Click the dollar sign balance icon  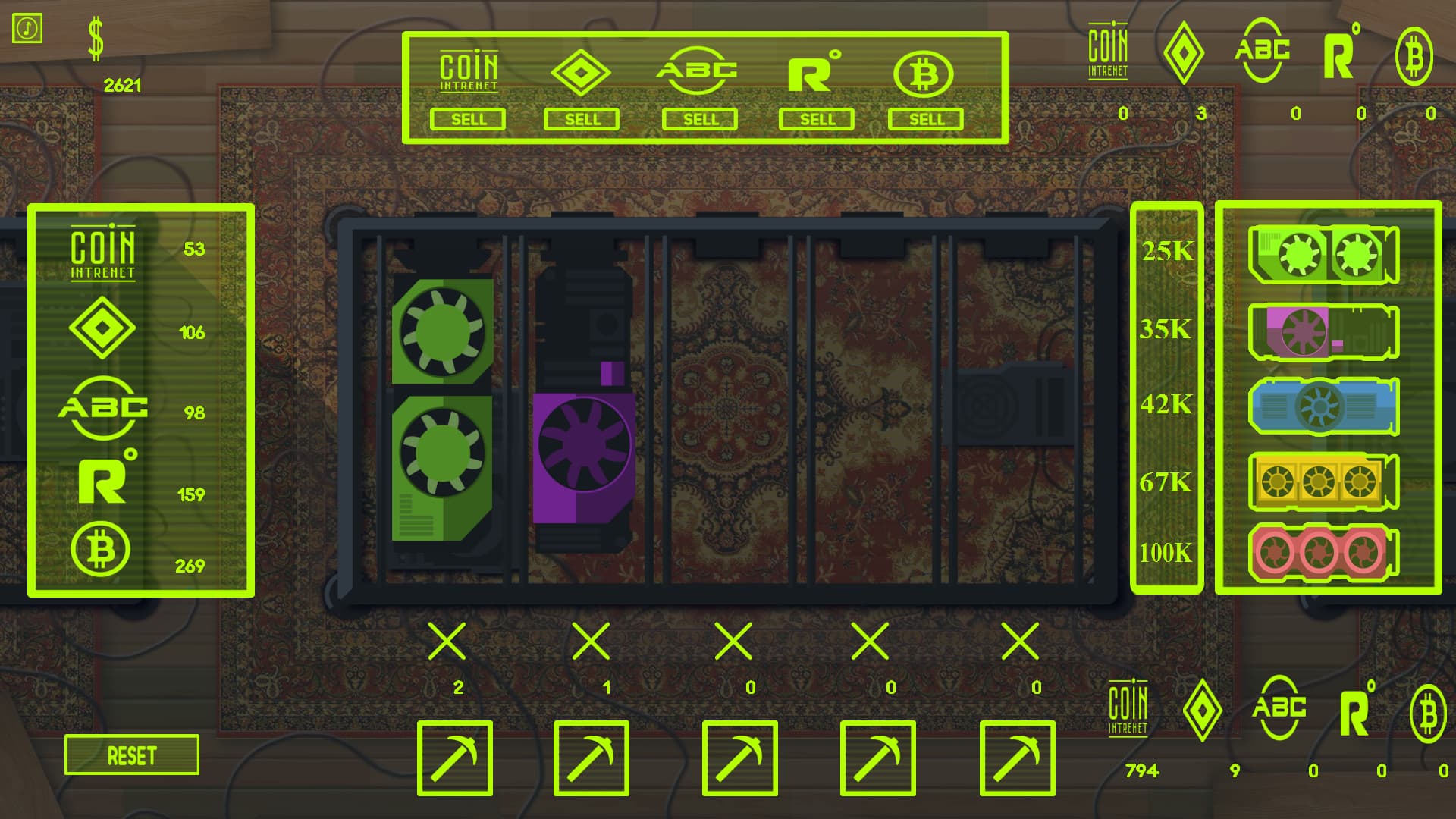pyautogui.click(x=96, y=38)
